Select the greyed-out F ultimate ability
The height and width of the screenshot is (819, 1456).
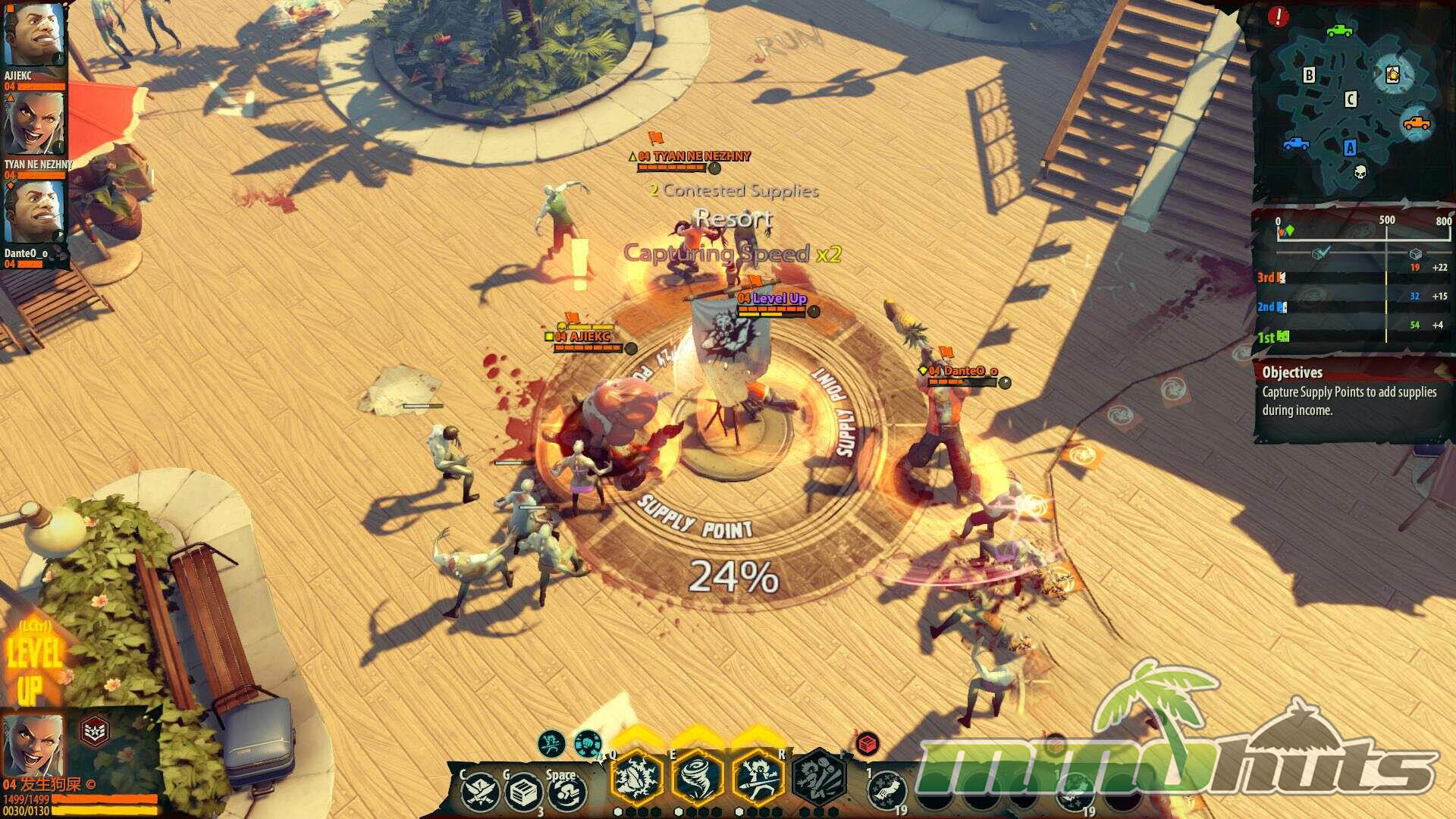coord(820,777)
